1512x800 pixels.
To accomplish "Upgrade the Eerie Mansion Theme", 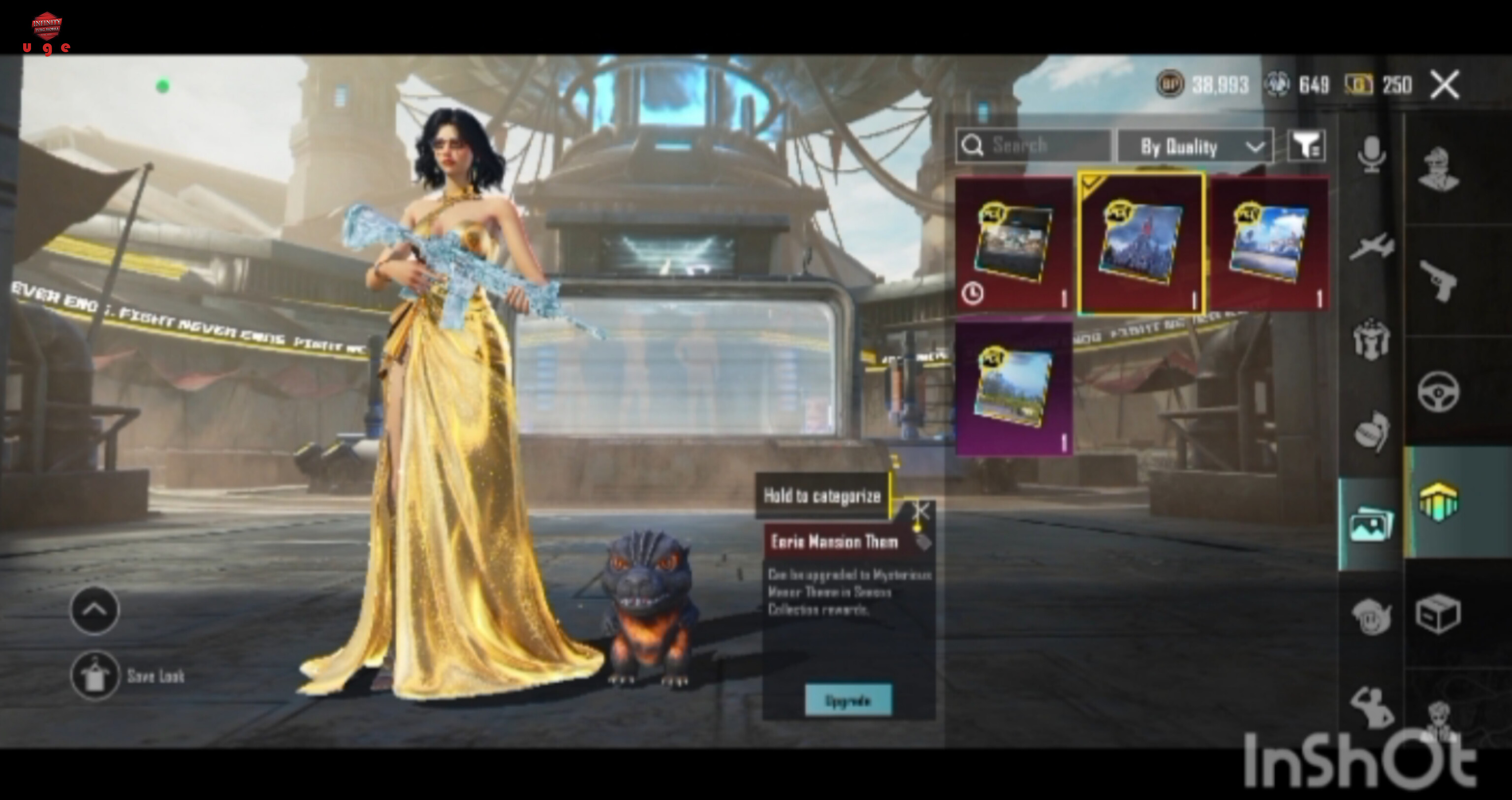I will (x=848, y=700).
